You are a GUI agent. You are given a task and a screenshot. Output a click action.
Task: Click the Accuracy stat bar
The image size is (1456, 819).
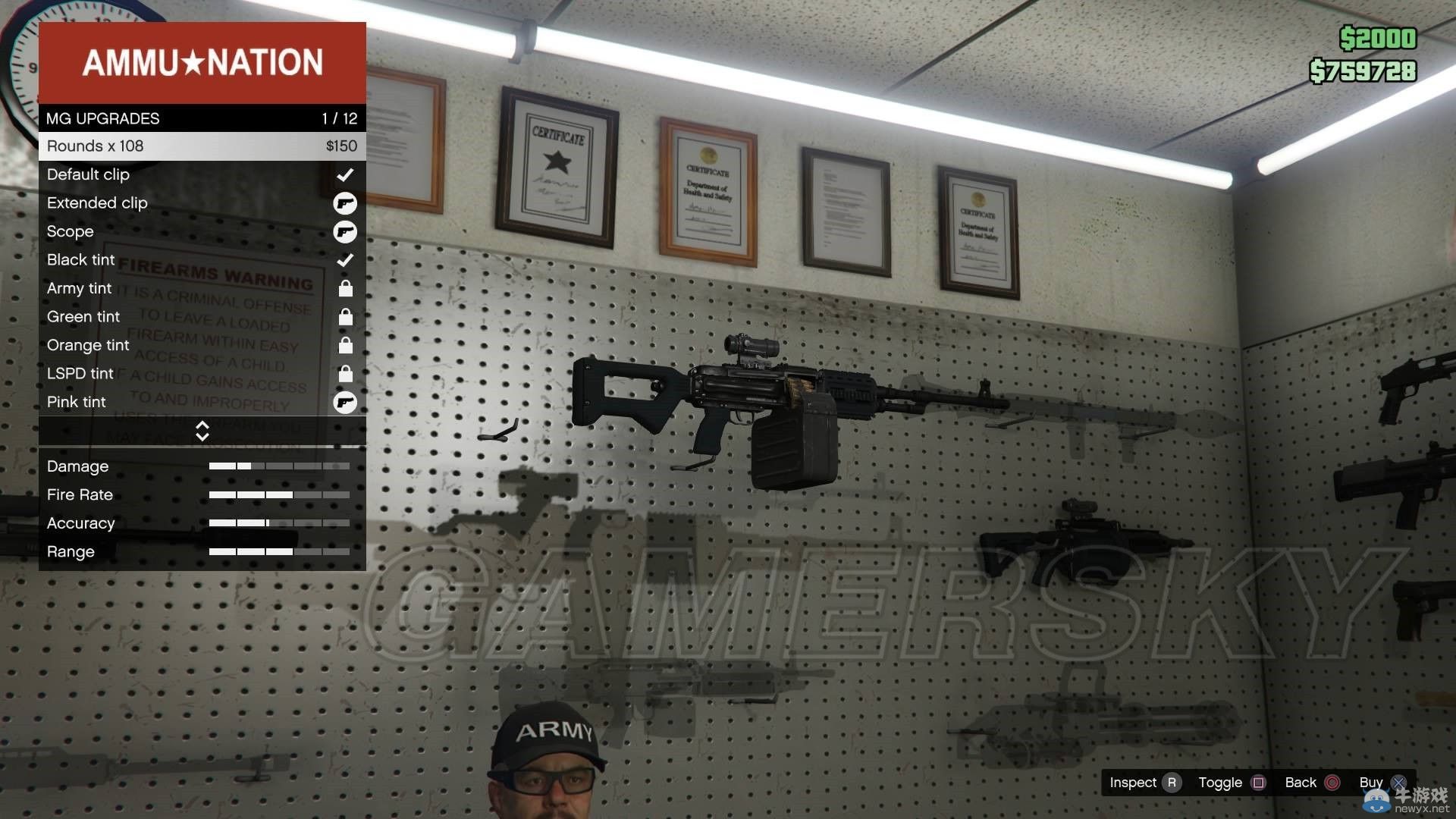point(278,523)
